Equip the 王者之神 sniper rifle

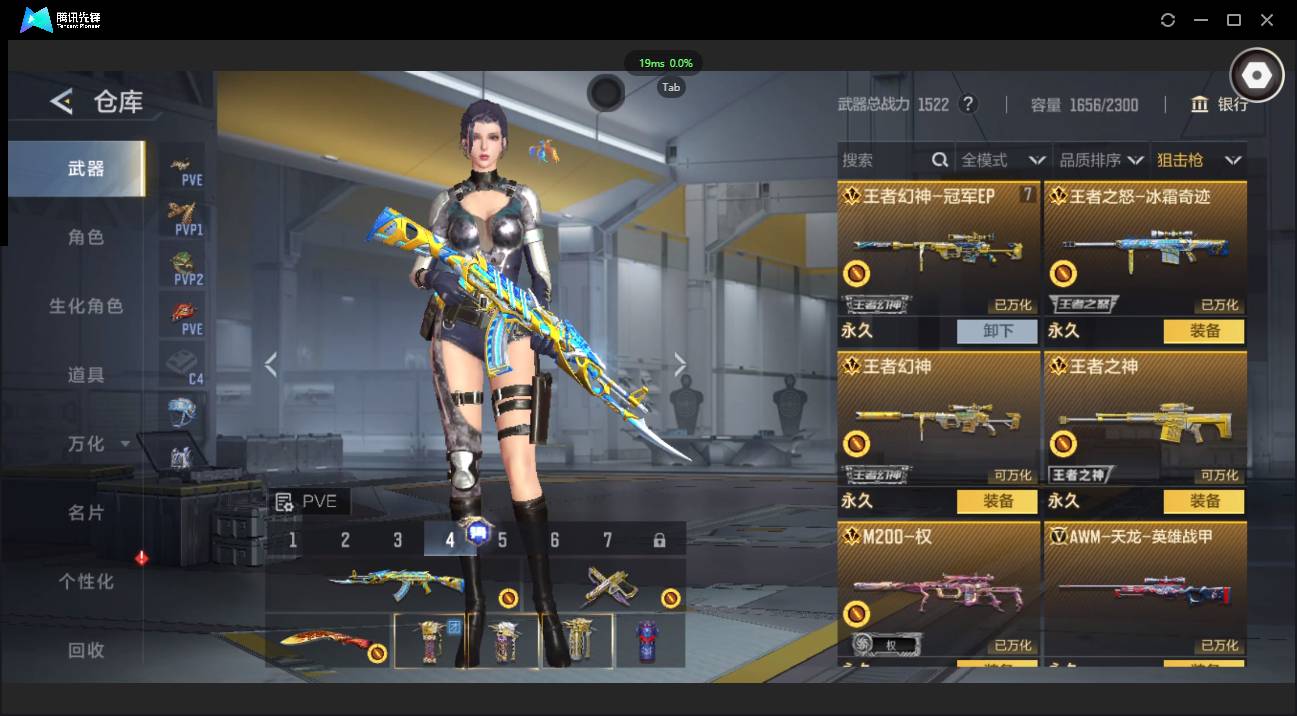click(1204, 501)
